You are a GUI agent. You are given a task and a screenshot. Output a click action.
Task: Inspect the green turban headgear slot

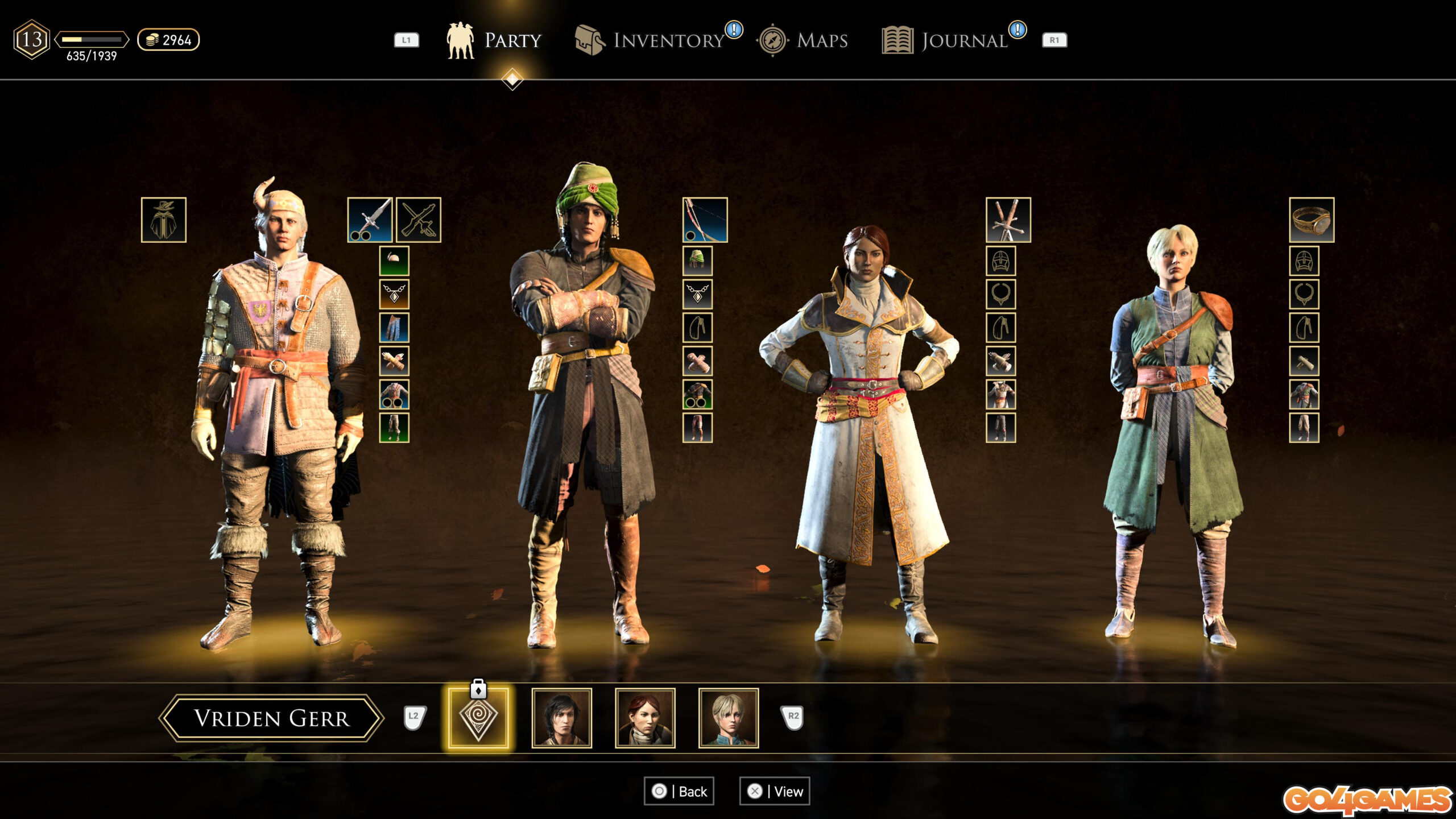pyautogui.click(x=697, y=261)
